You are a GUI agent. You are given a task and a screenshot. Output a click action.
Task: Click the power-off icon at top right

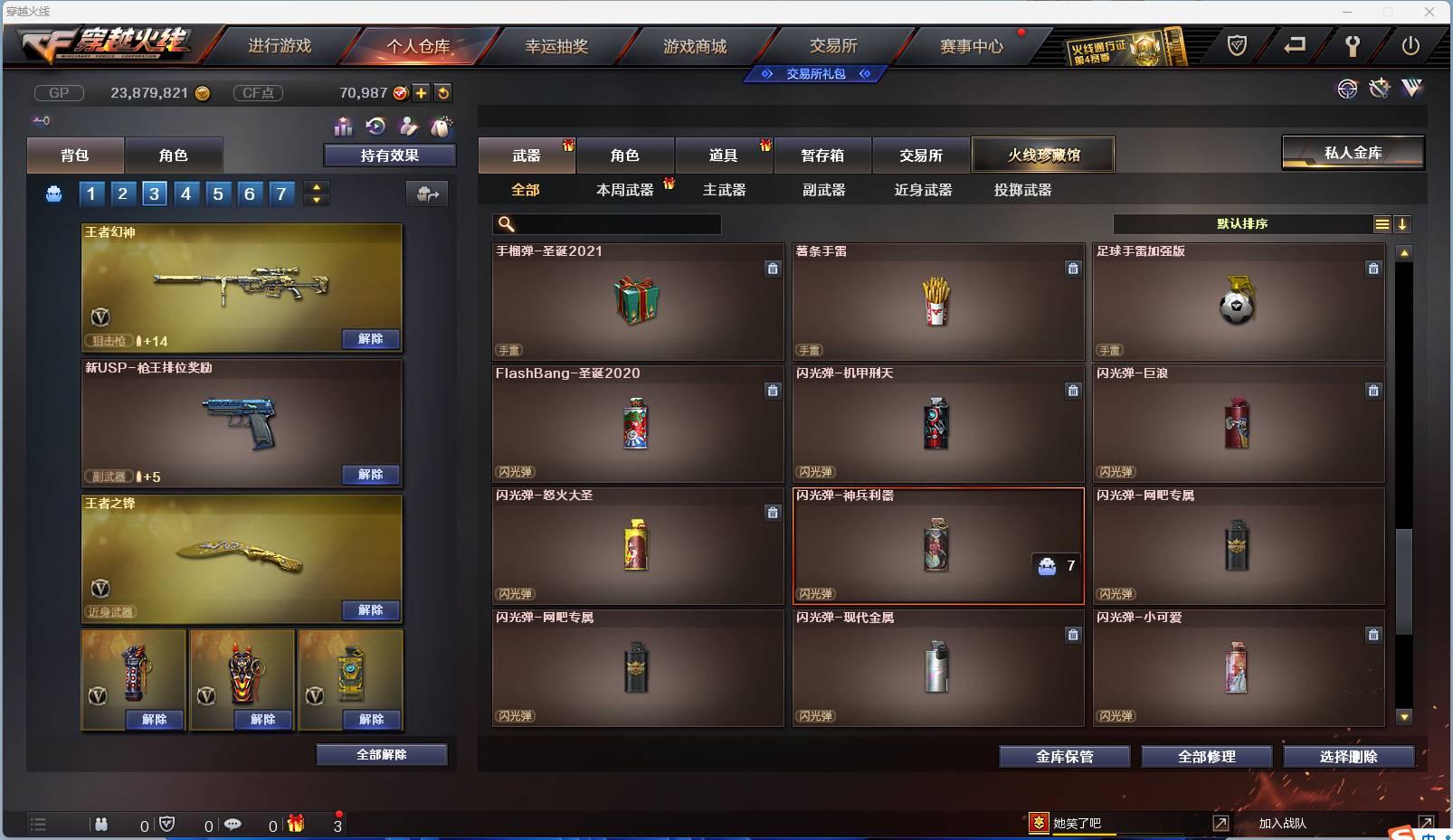click(1410, 46)
